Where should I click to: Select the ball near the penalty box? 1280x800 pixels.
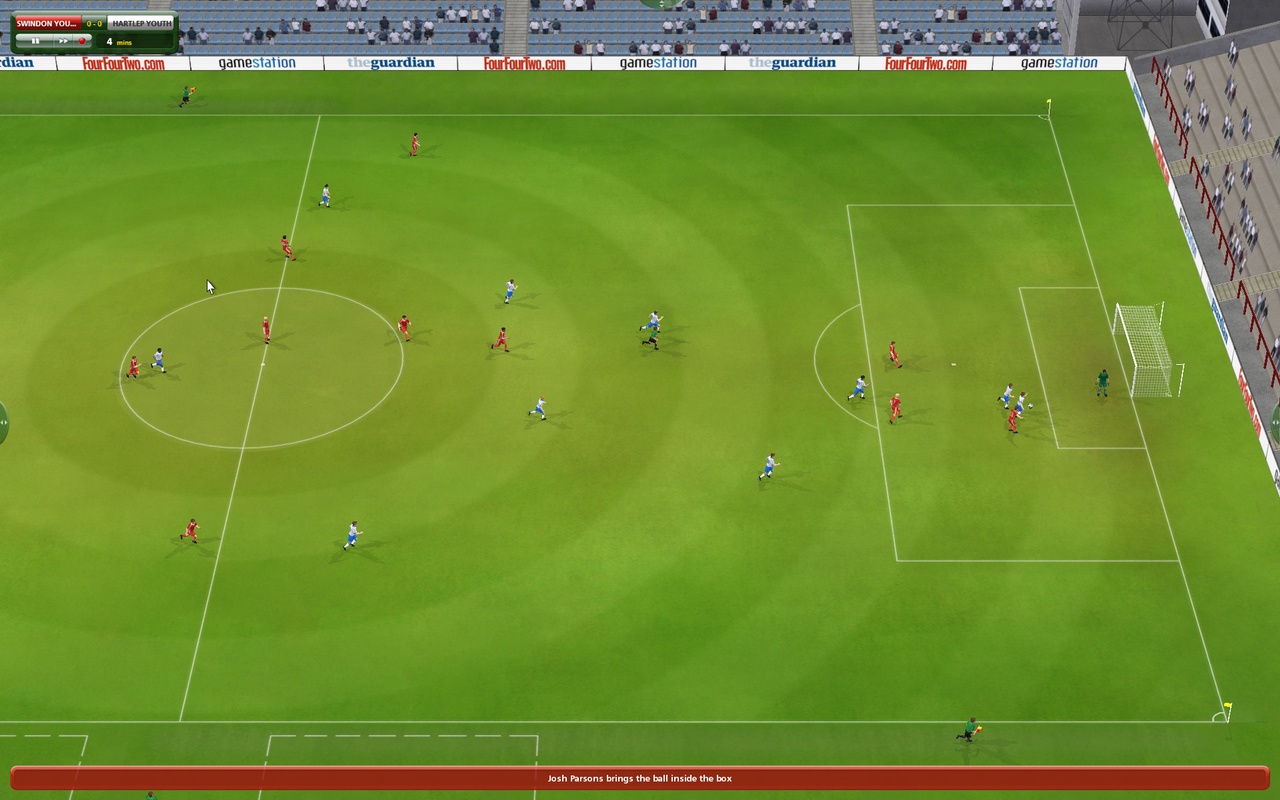coord(1030,405)
